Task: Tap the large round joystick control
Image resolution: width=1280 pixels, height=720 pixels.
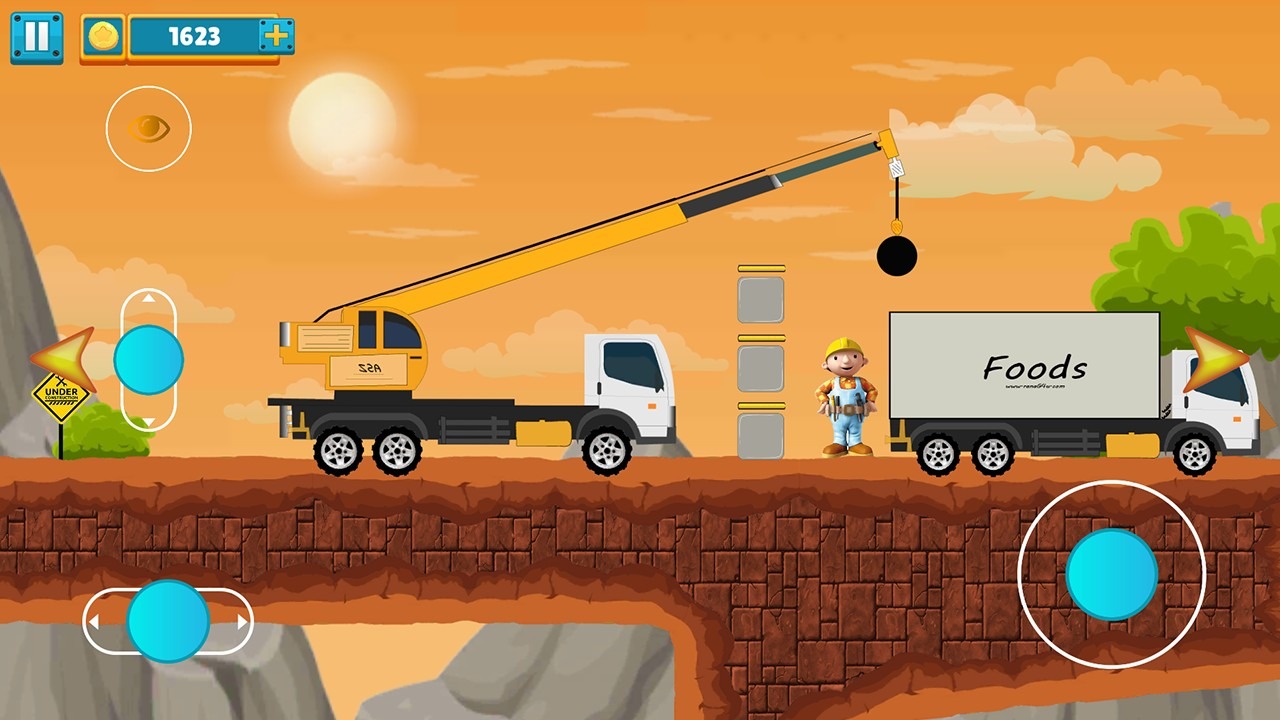Action: [x=1111, y=574]
